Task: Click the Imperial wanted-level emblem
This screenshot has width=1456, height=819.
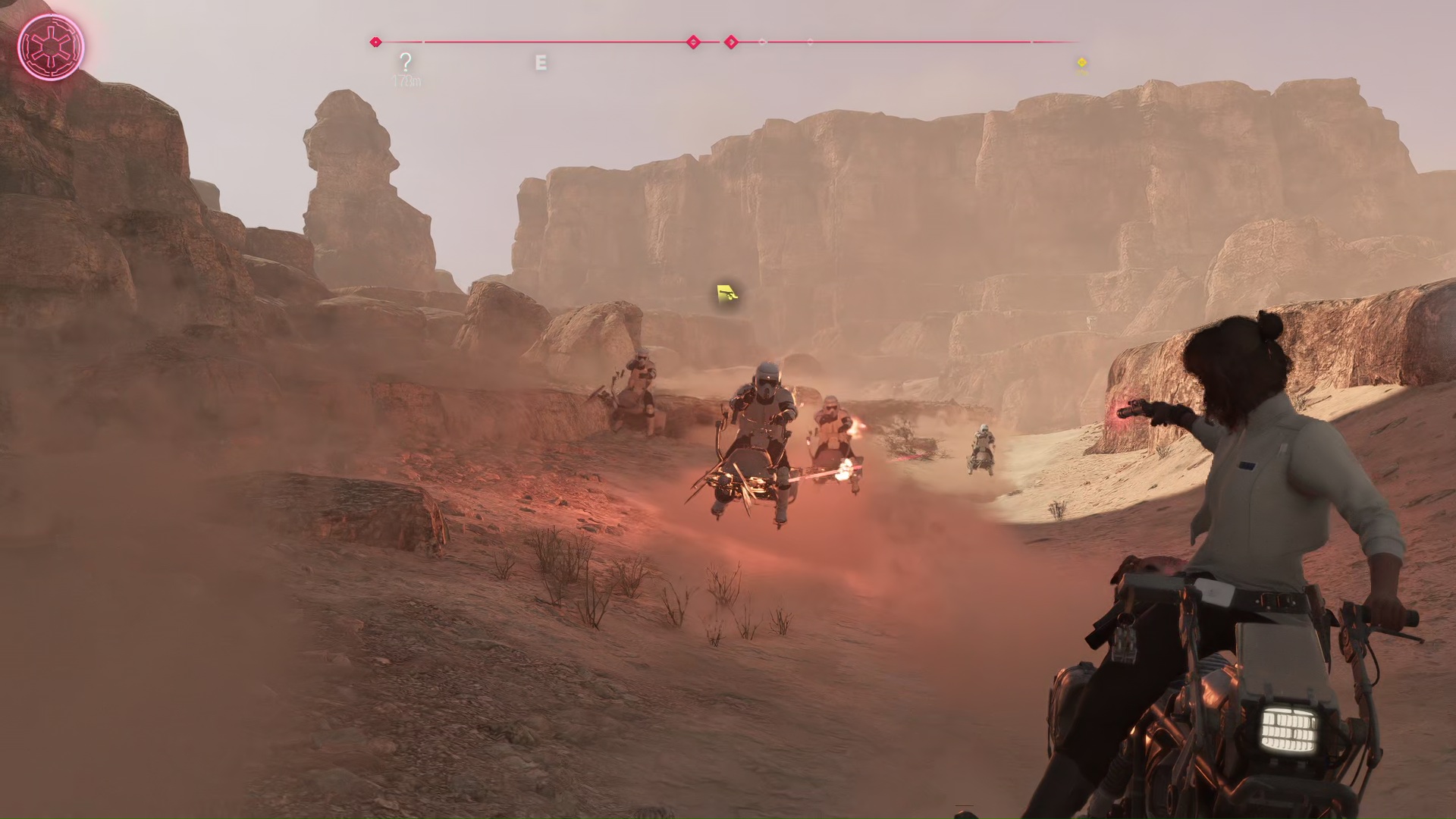Action: pos(50,47)
